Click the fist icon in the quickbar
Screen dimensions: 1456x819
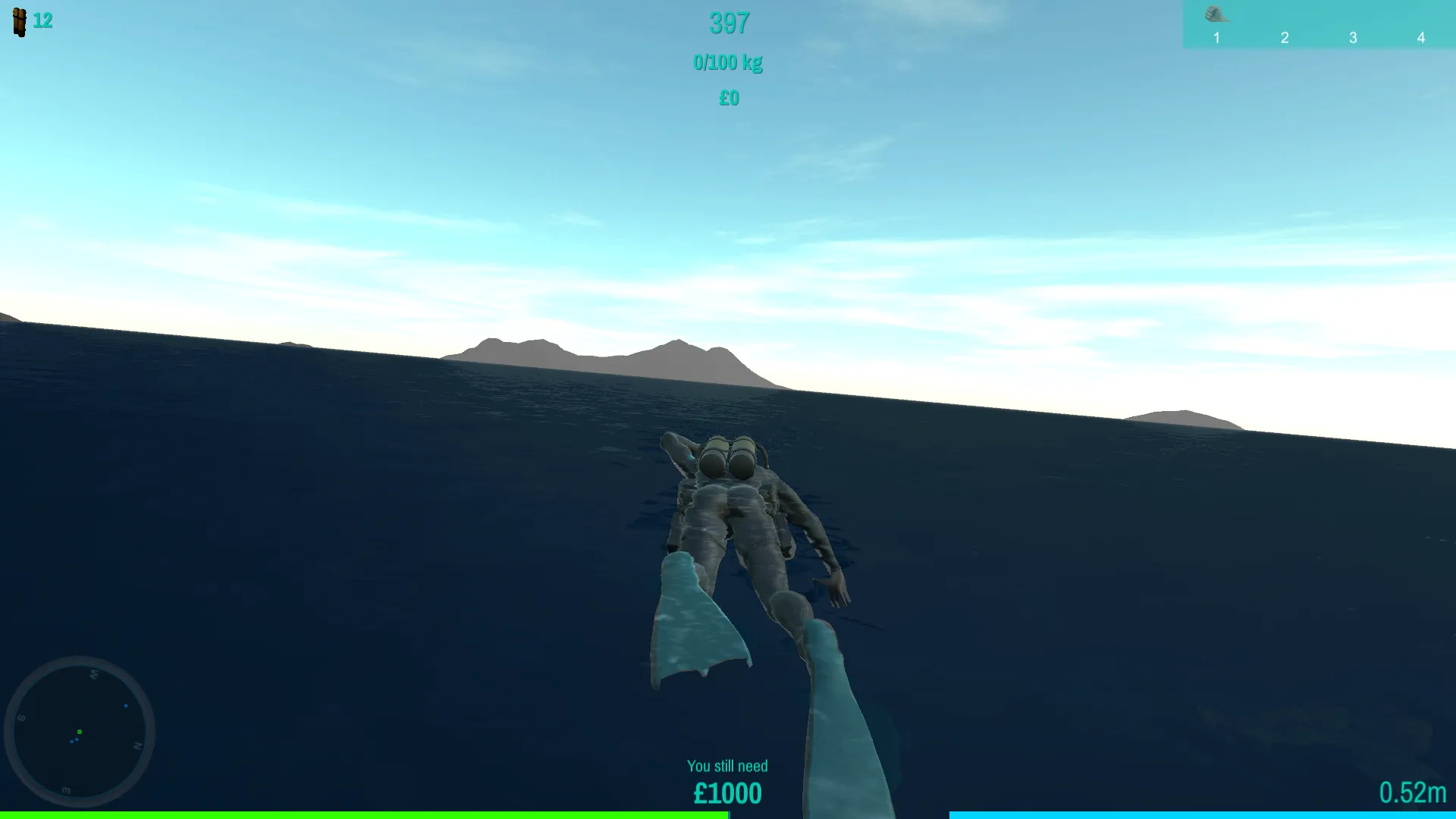pyautogui.click(x=1216, y=14)
